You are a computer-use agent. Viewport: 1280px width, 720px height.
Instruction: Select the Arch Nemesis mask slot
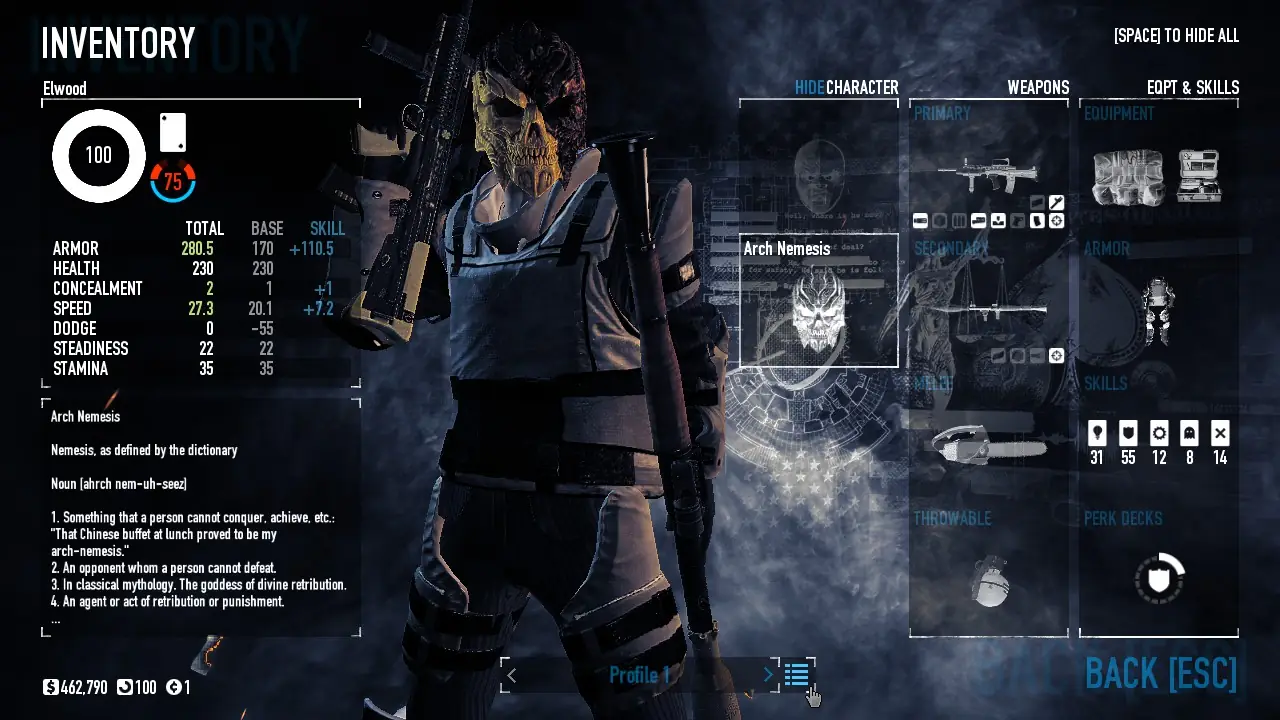[819, 301]
